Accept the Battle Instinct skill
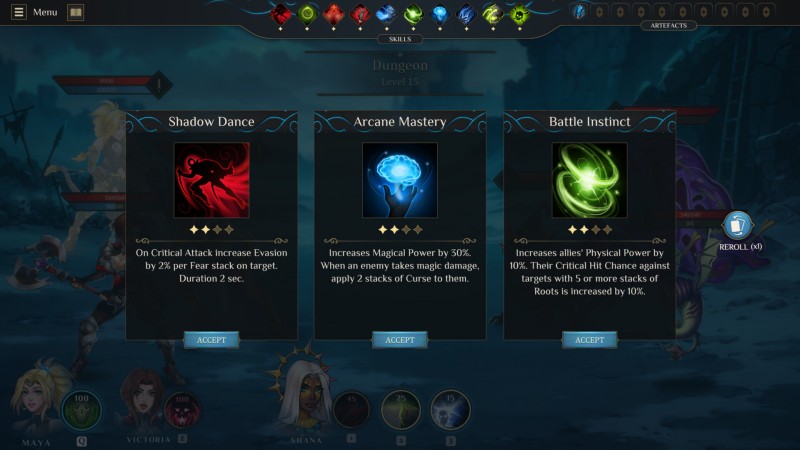Screen dimensions: 800x450 click(x=589, y=340)
